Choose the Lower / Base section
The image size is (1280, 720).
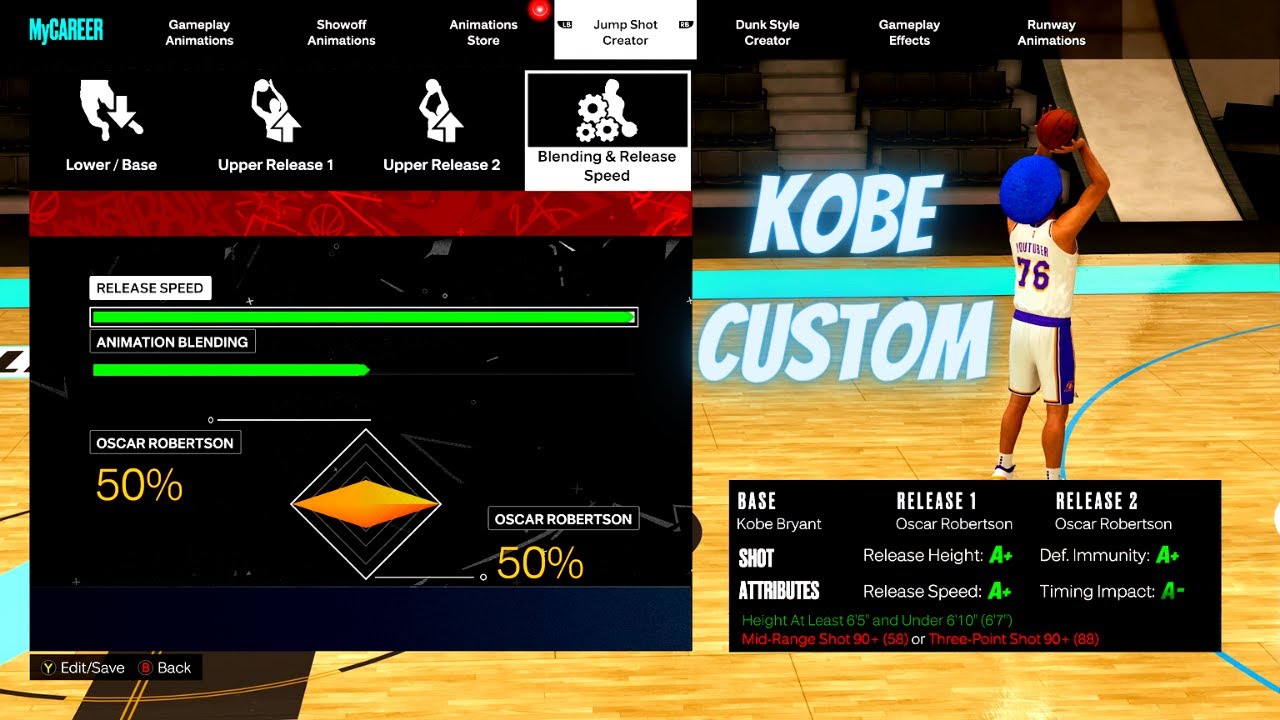click(111, 129)
